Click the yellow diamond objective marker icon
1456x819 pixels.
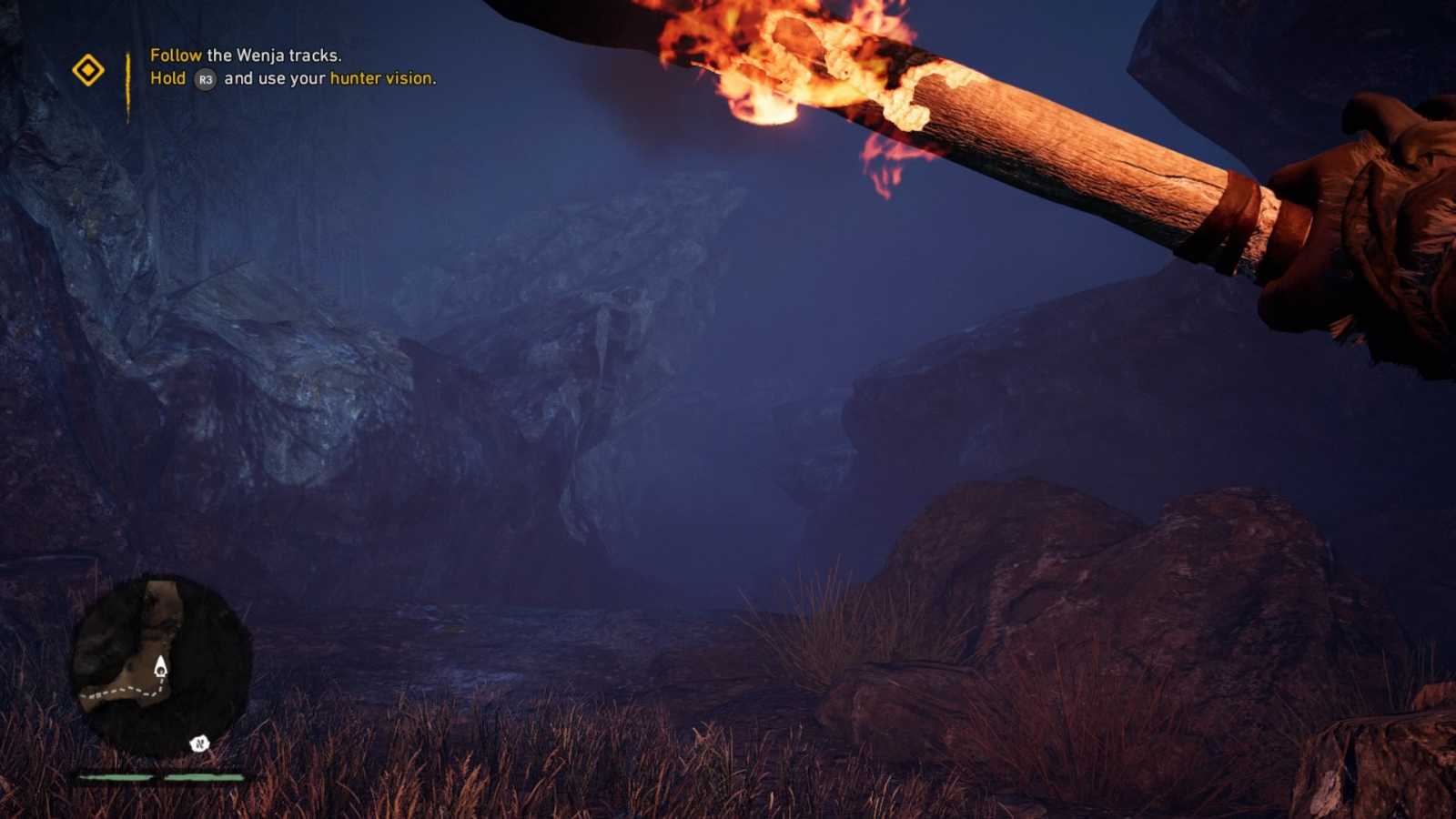pos(89,67)
